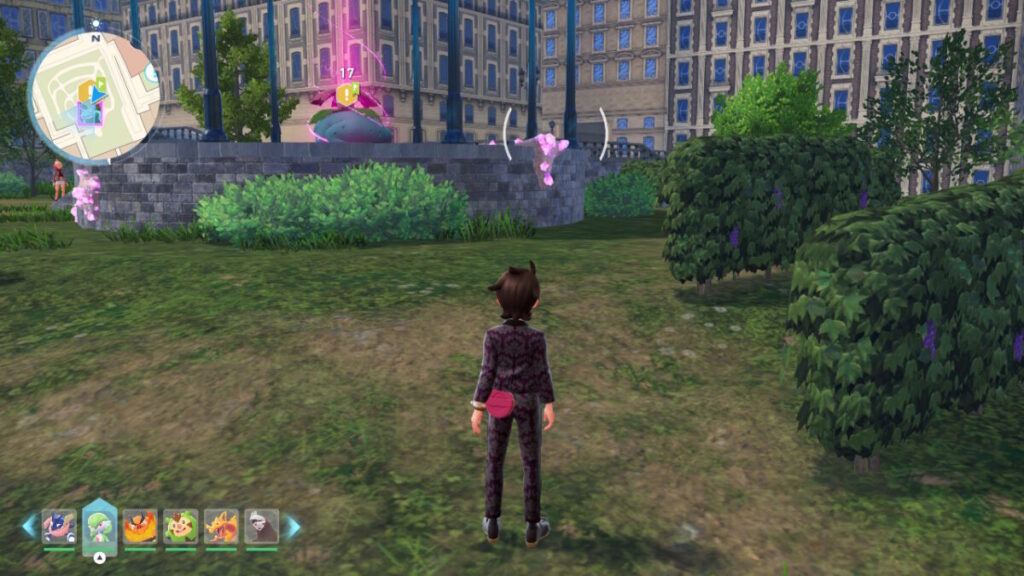Choose the highlighted Gardevoir party slot

click(x=100, y=526)
